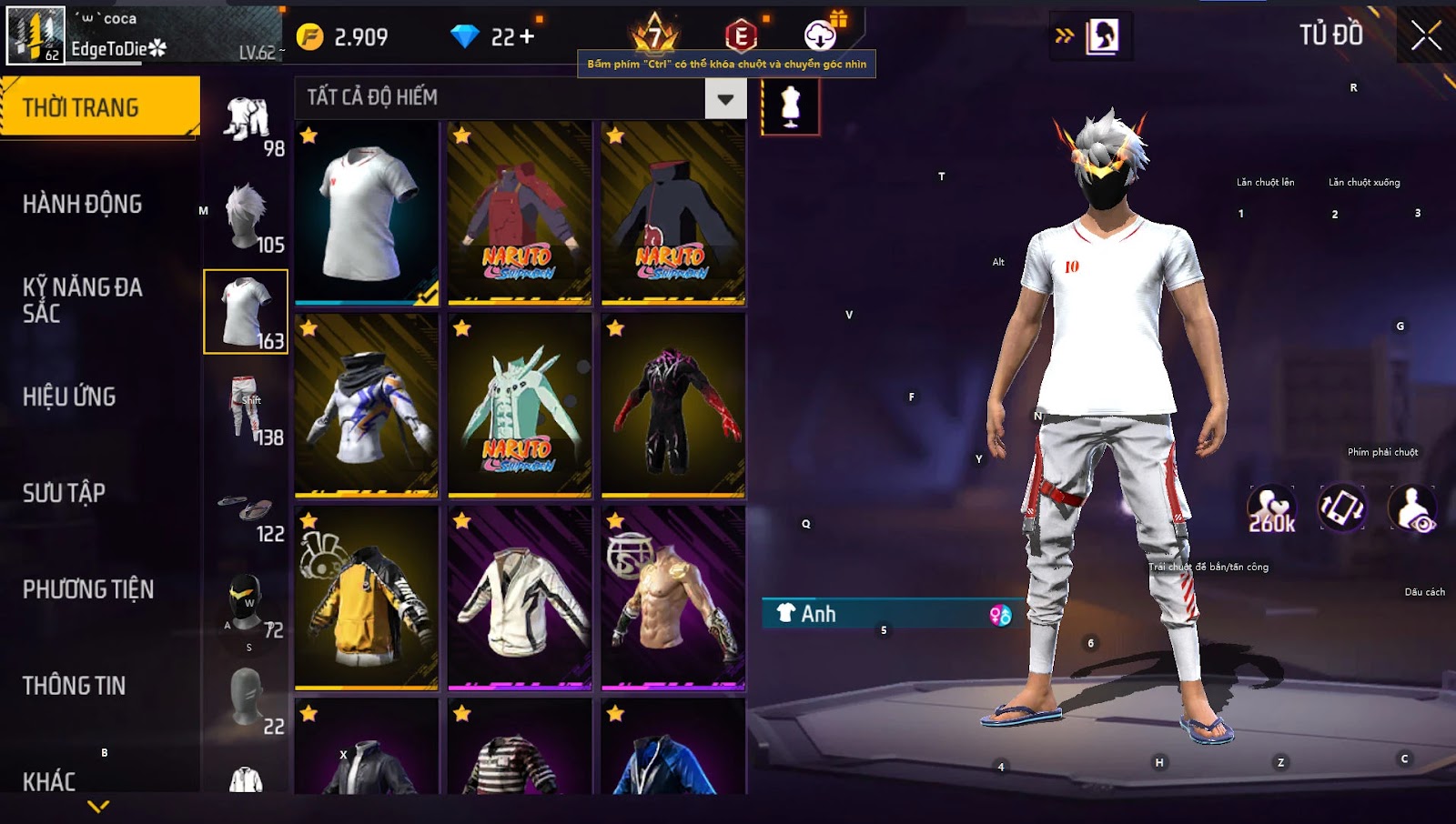Open the THỜI TRANG fashion tab
Viewport: 1456px width, 824px height.
pyautogui.click(x=99, y=107)
